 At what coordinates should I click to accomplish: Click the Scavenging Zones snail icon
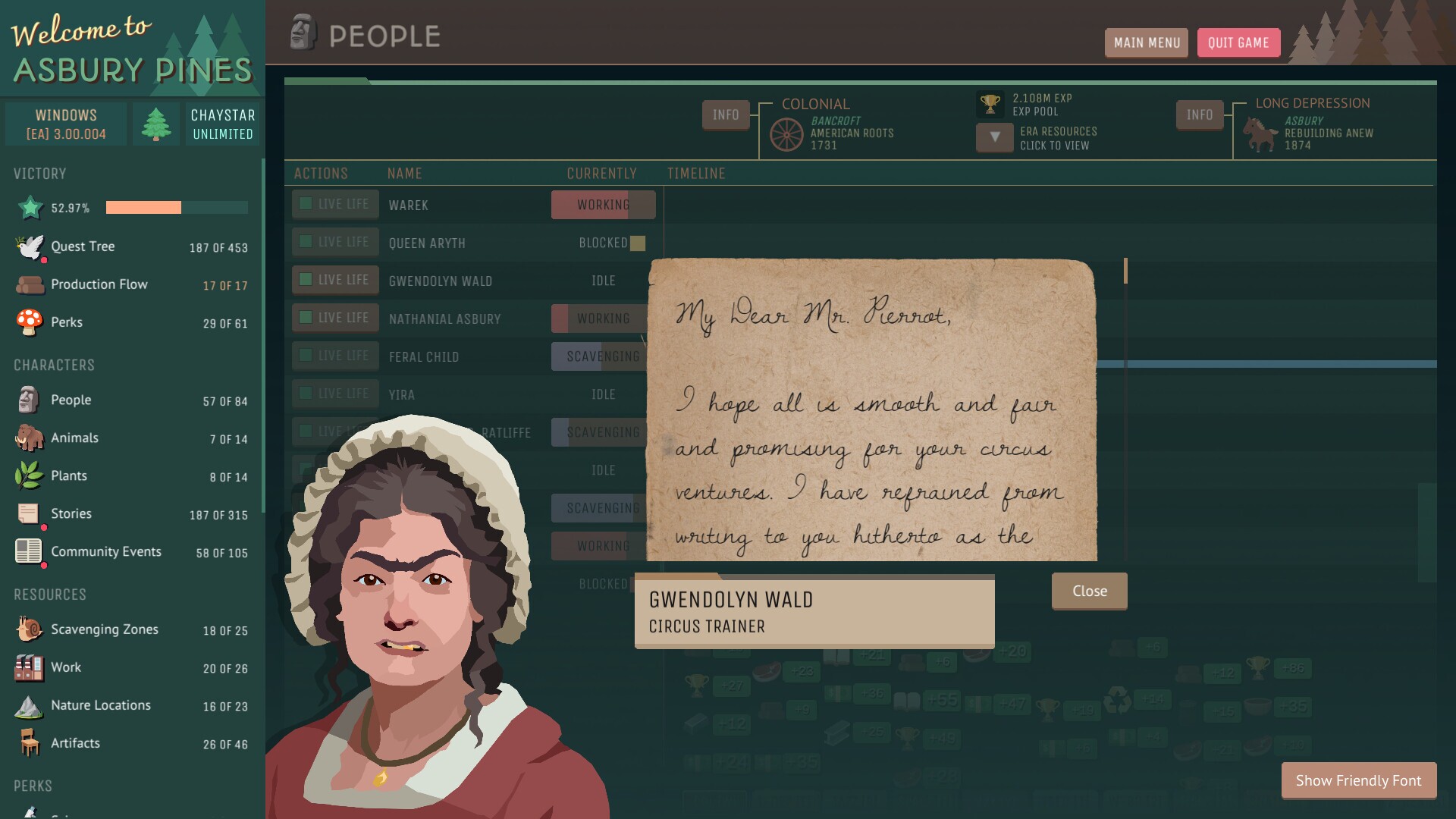click(x=29, y=629)
